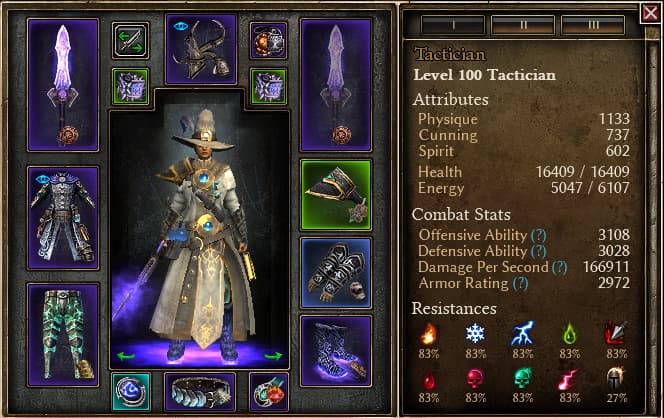Switch to character stats tab I
The height and width of the screenshot is (418, 664).
coord(453,24)
